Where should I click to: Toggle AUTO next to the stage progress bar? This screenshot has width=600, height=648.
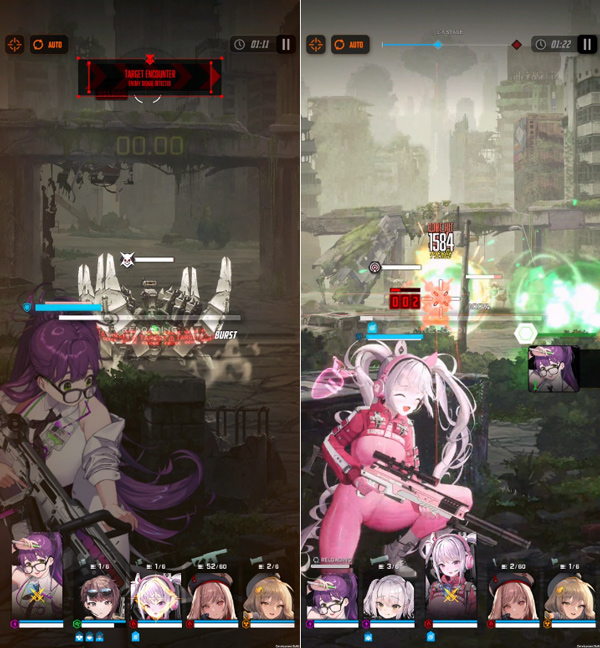pos(349,44)
